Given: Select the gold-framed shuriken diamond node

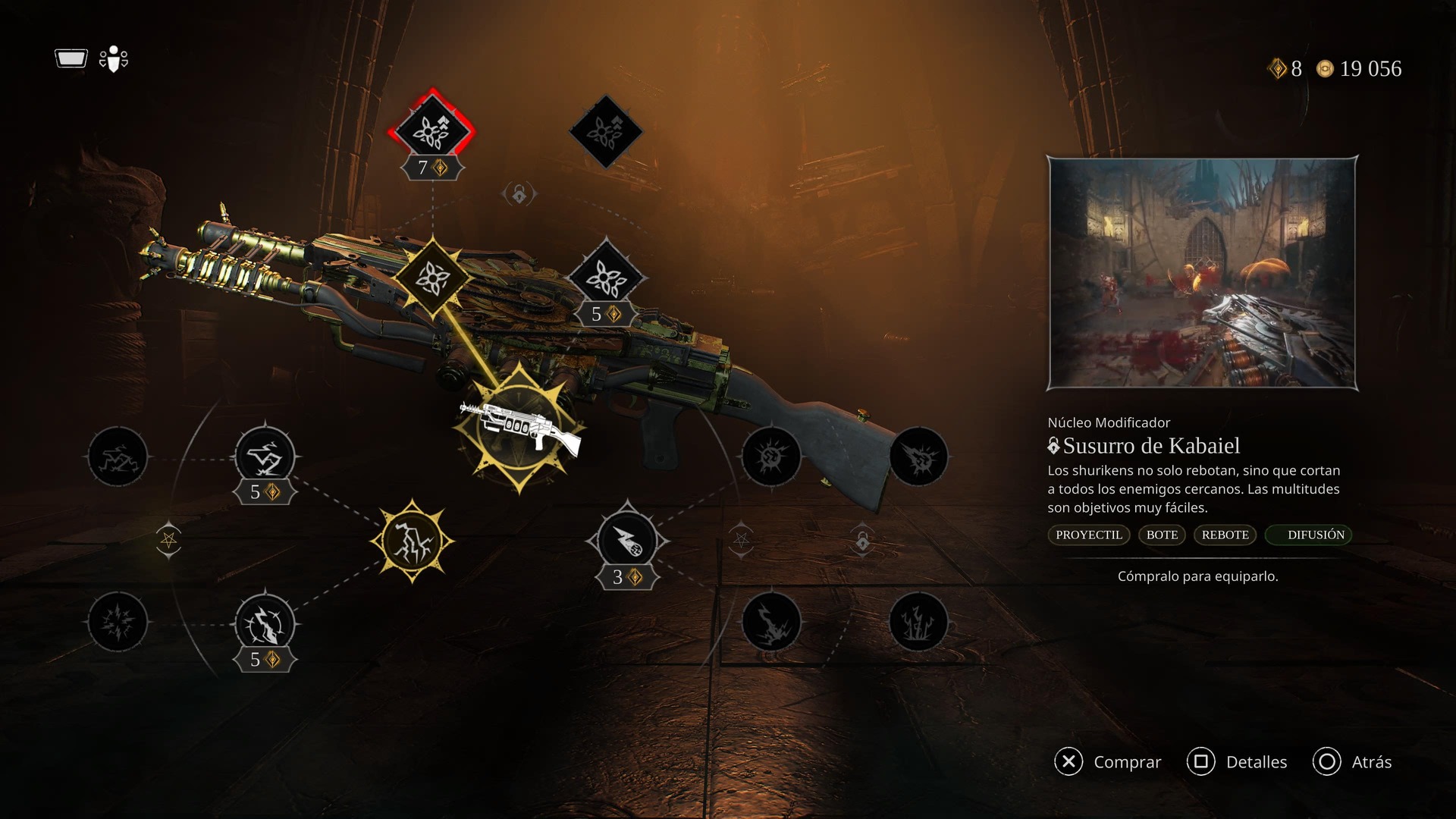Looking at the screenshot, I should pyautogui.click(x=431, y=278).
